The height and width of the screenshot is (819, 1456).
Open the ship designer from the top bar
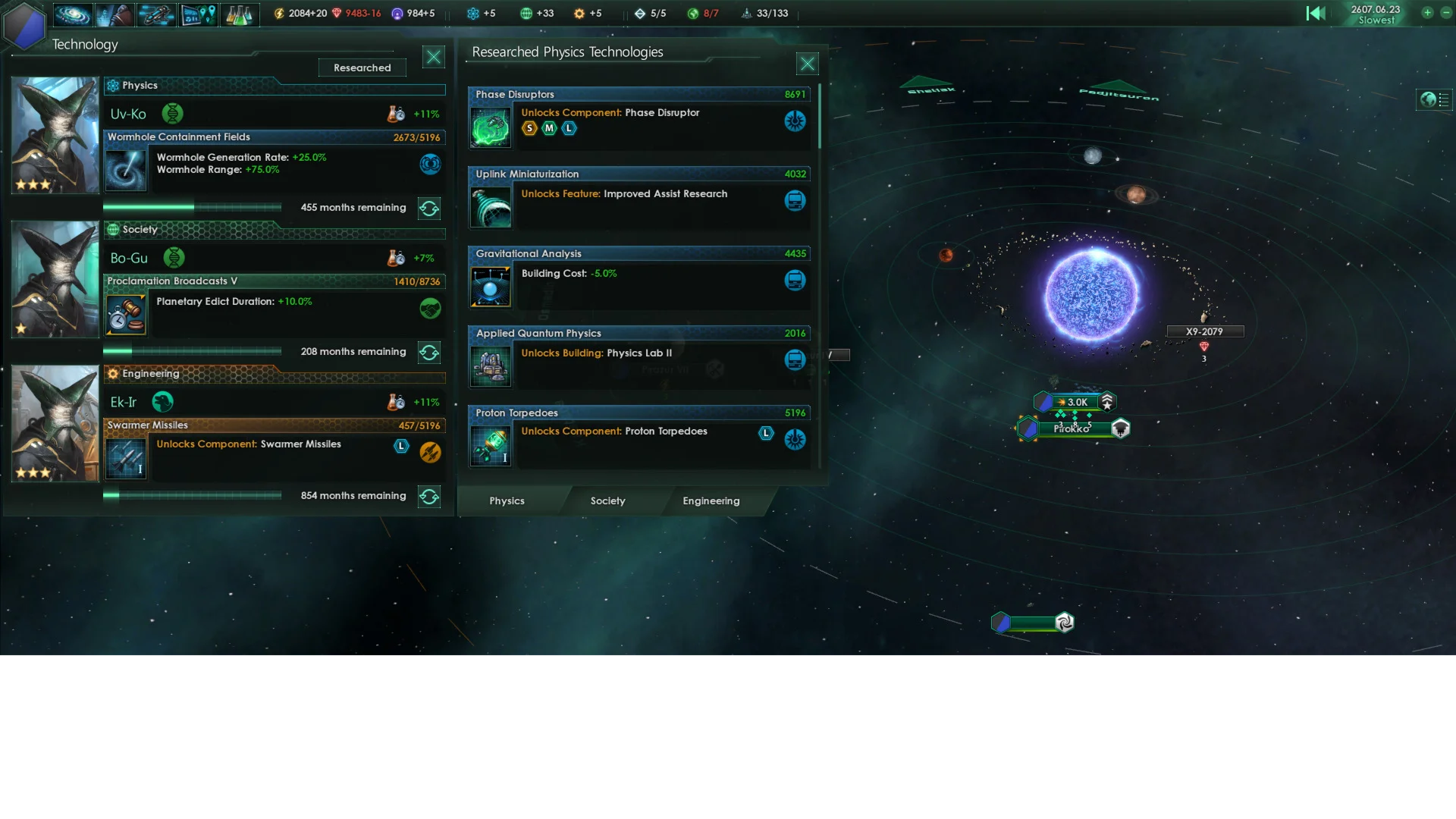click(156, 14)
